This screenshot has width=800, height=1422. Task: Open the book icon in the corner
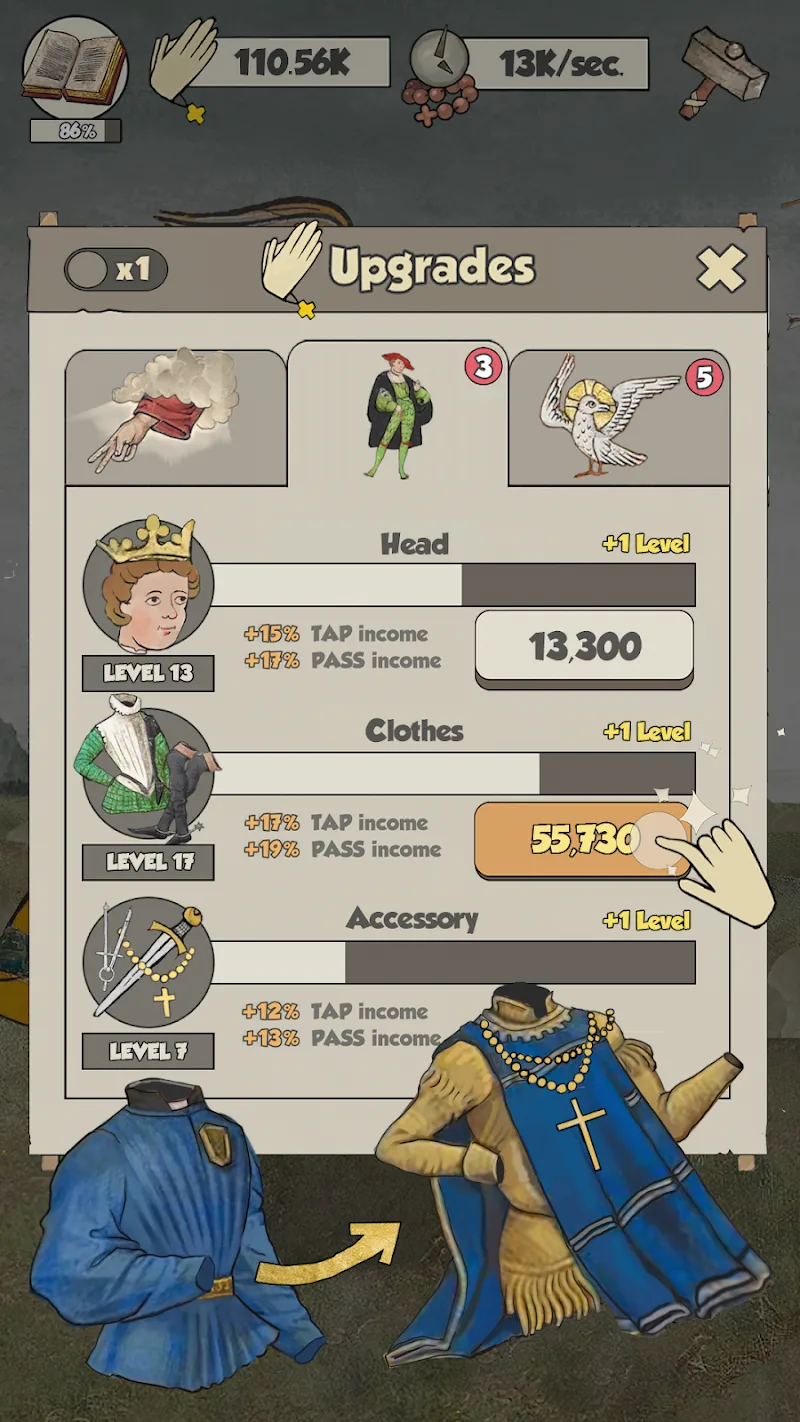pos(75,67)
